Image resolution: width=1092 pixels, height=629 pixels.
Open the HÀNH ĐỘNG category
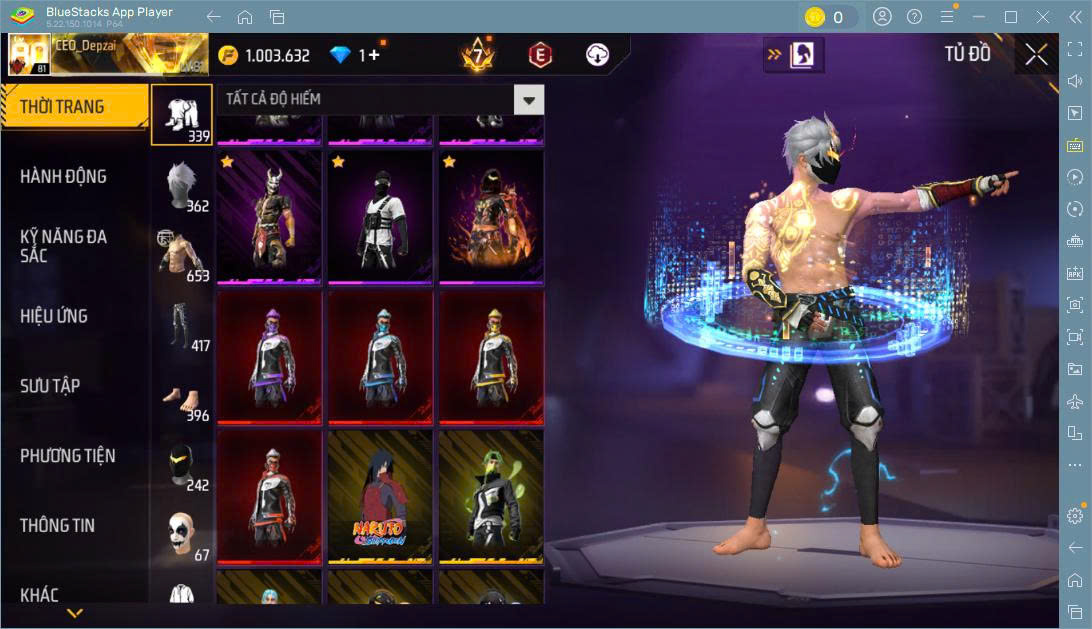pyautogui.click(x=64, y=177)
